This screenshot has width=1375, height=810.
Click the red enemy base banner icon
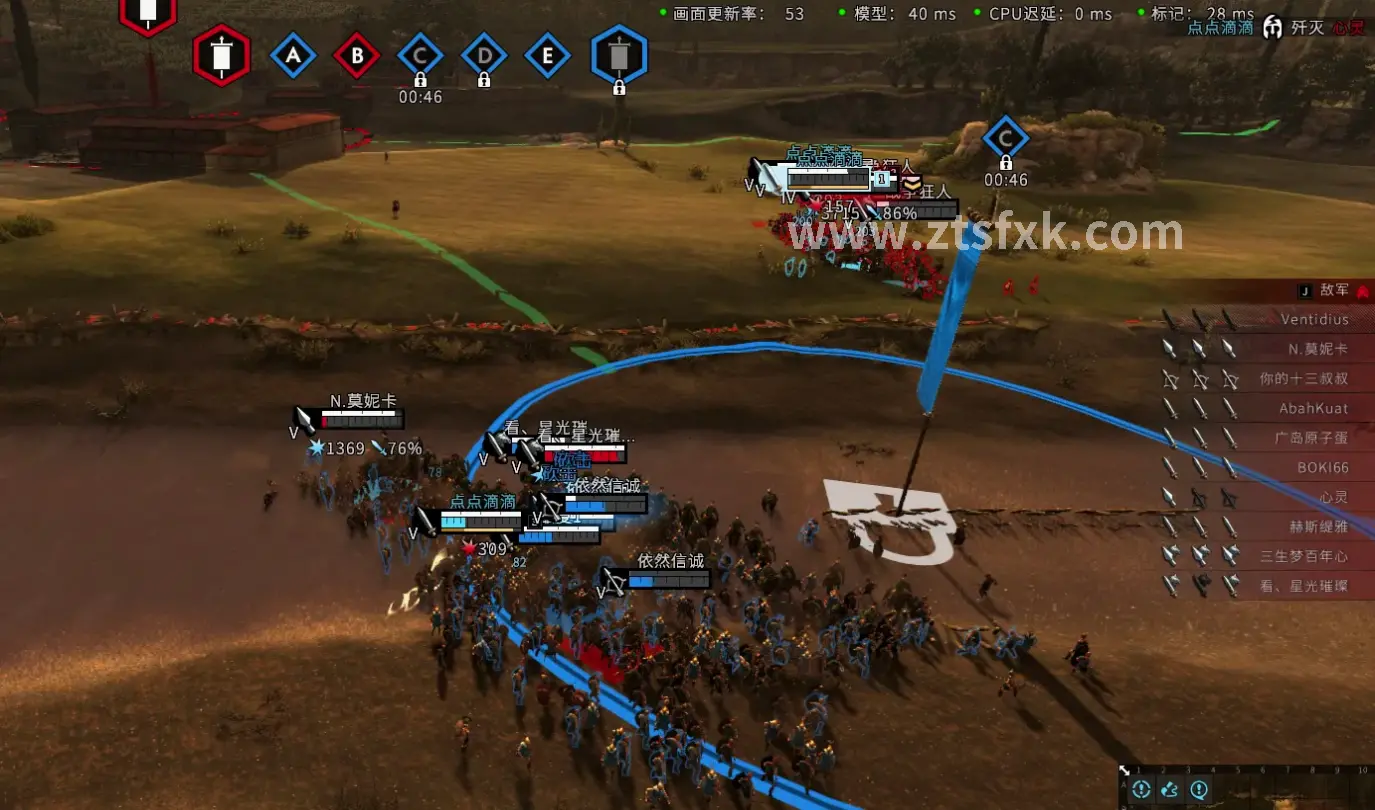pos(221,55)
